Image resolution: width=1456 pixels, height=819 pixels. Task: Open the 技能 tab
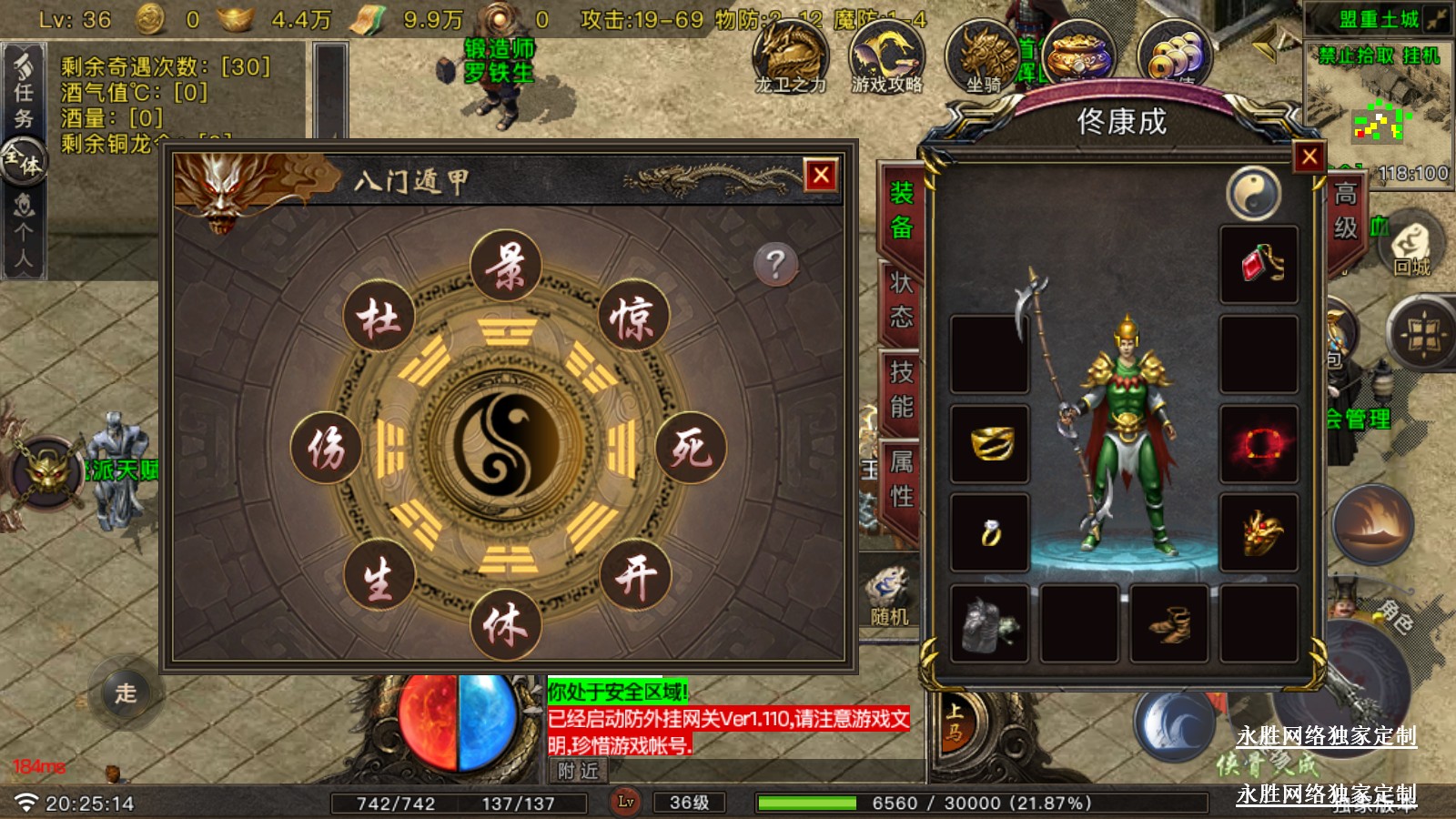pyautogui.click(x=901, y=389)
